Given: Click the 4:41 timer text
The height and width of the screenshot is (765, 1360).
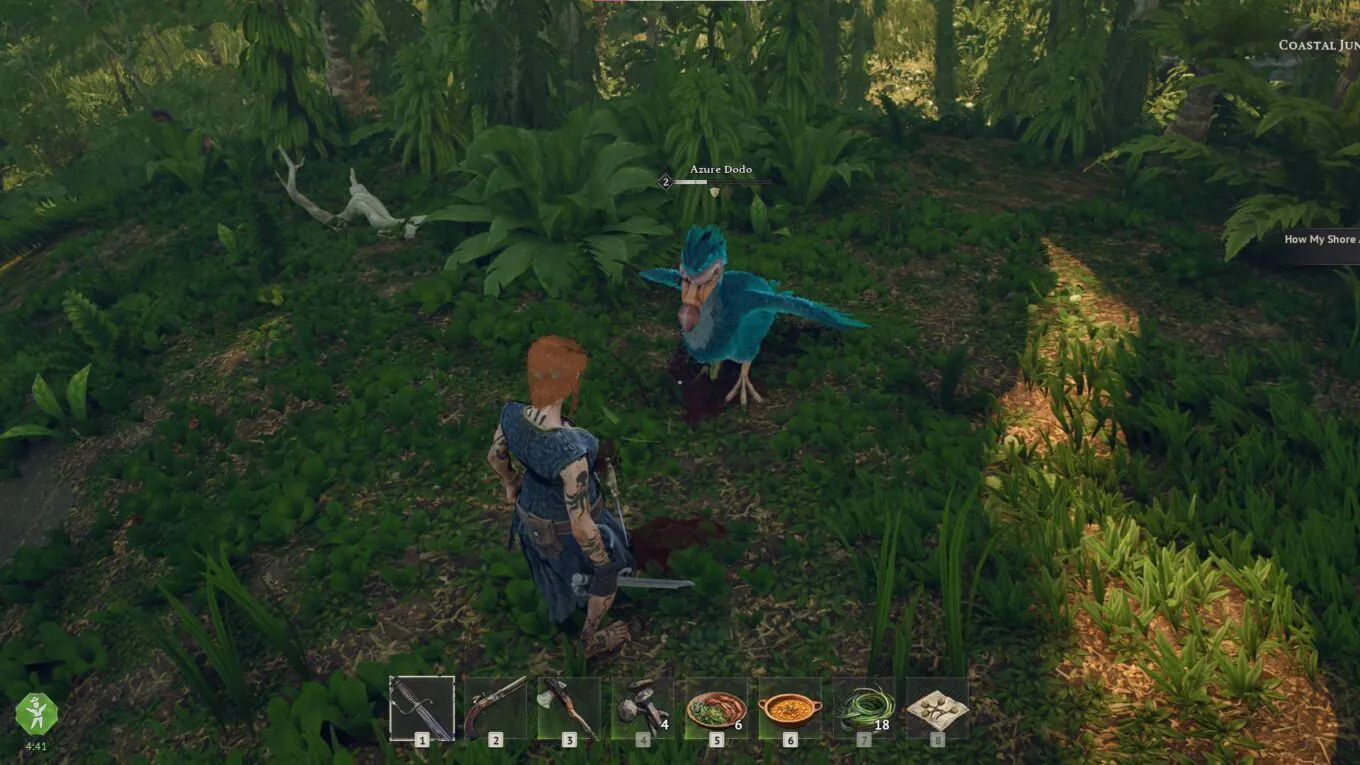Looking at the screenshot, I should pyautogui.click(x=37, y=744).
